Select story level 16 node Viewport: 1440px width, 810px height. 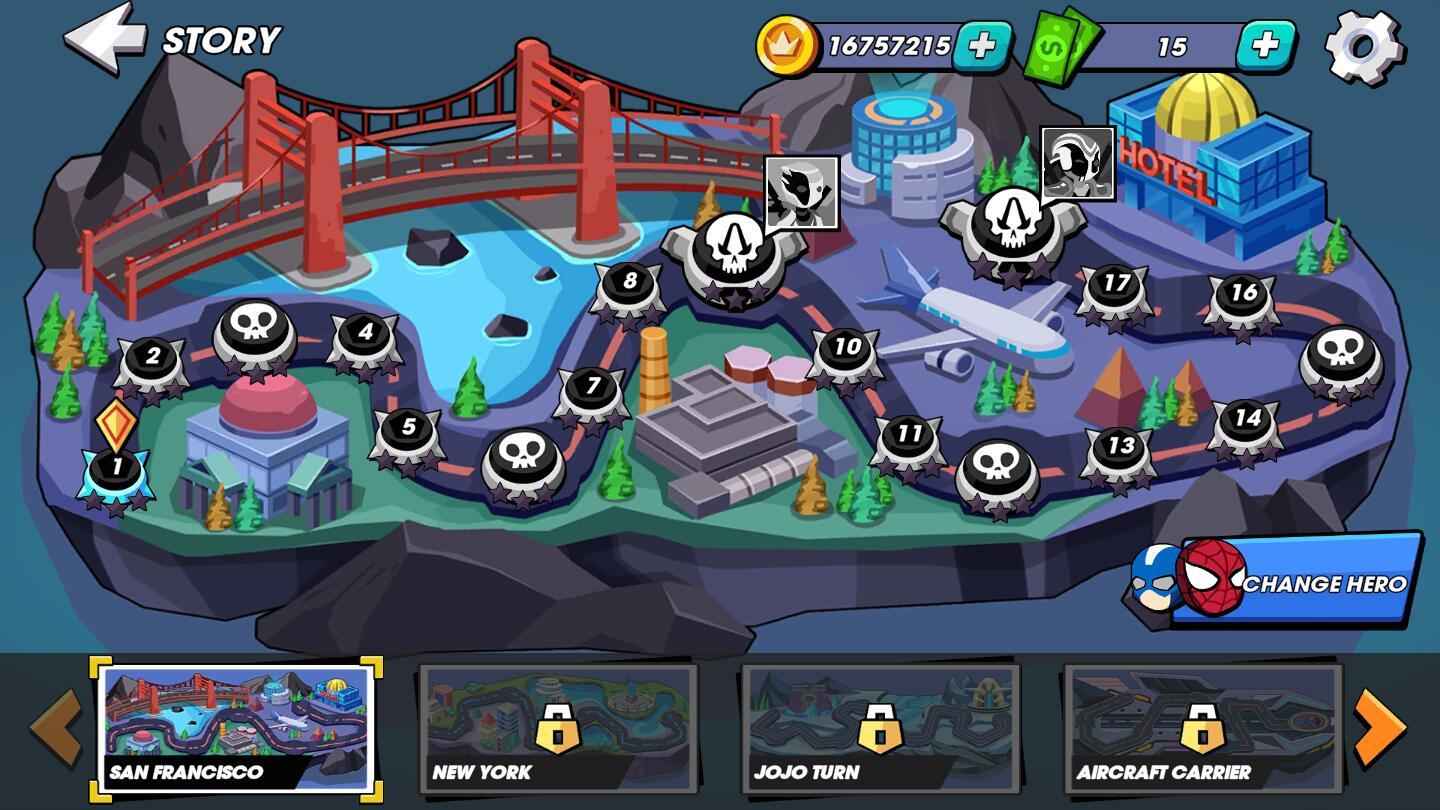pyautogui.click(x=1242, y=297)
